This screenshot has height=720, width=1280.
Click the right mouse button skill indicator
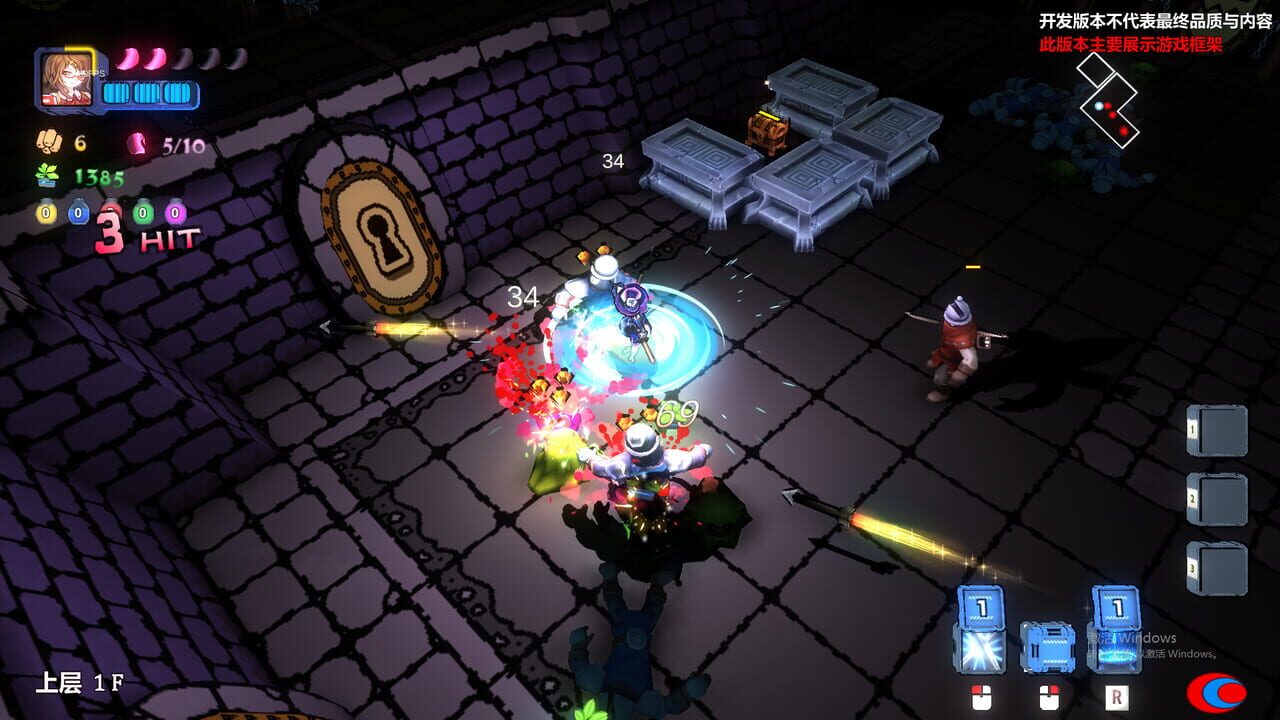tap(1048, 697)
